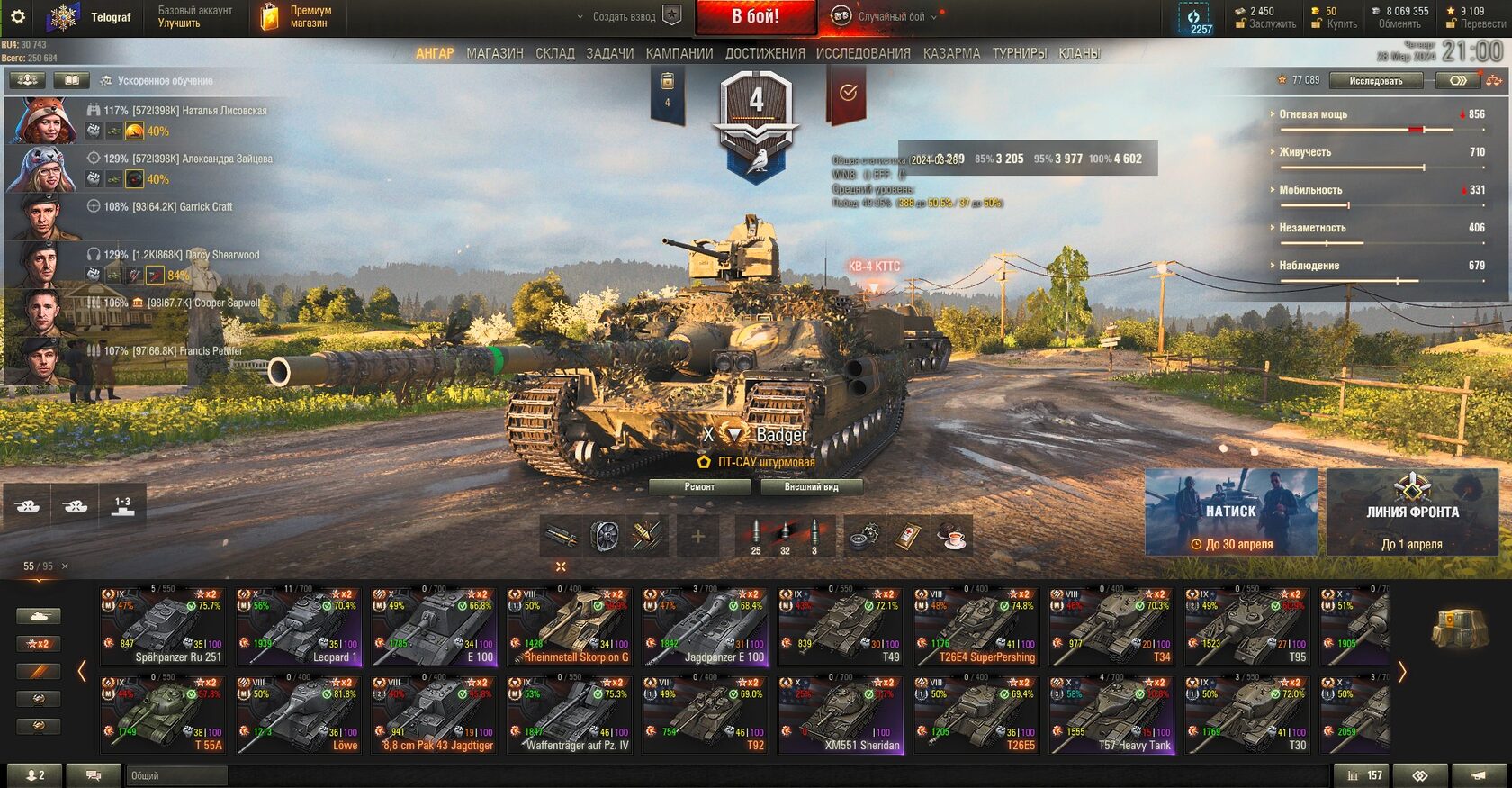Viewport: 1512px width, 788px height.
Task: Open the settings gear menu
Action: [x=17, y=16]
